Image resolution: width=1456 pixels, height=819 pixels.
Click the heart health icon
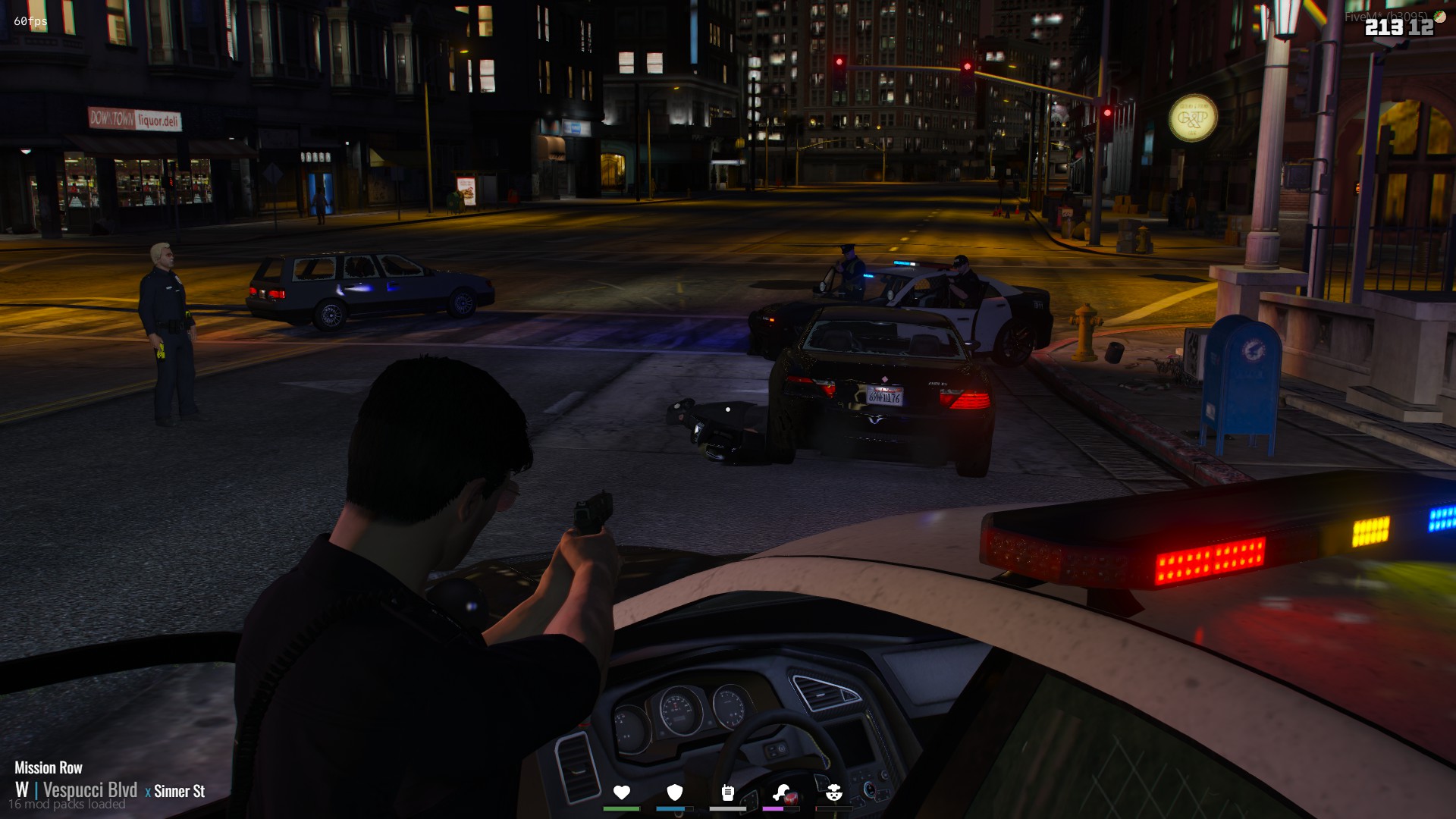[622, 793]
